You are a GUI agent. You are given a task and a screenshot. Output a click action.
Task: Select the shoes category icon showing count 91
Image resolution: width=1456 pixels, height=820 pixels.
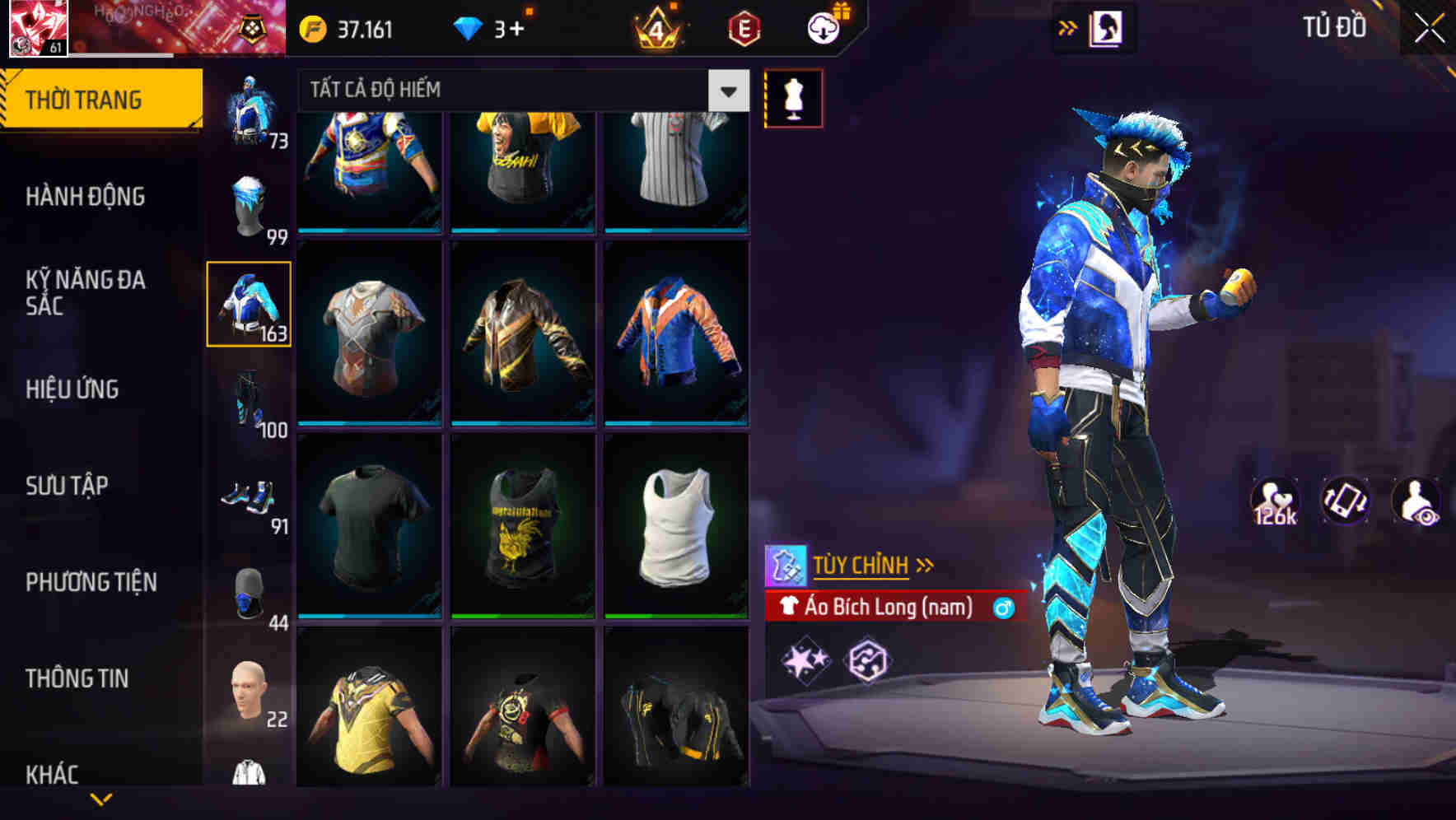point(248,498)
